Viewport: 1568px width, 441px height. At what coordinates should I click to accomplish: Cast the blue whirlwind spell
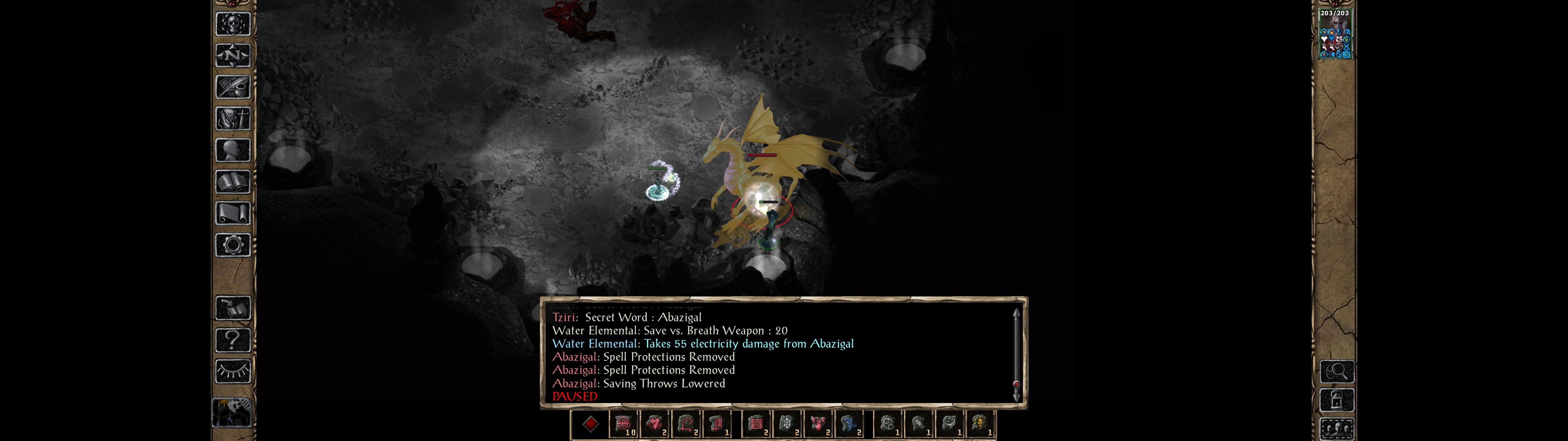coord(849,423)
